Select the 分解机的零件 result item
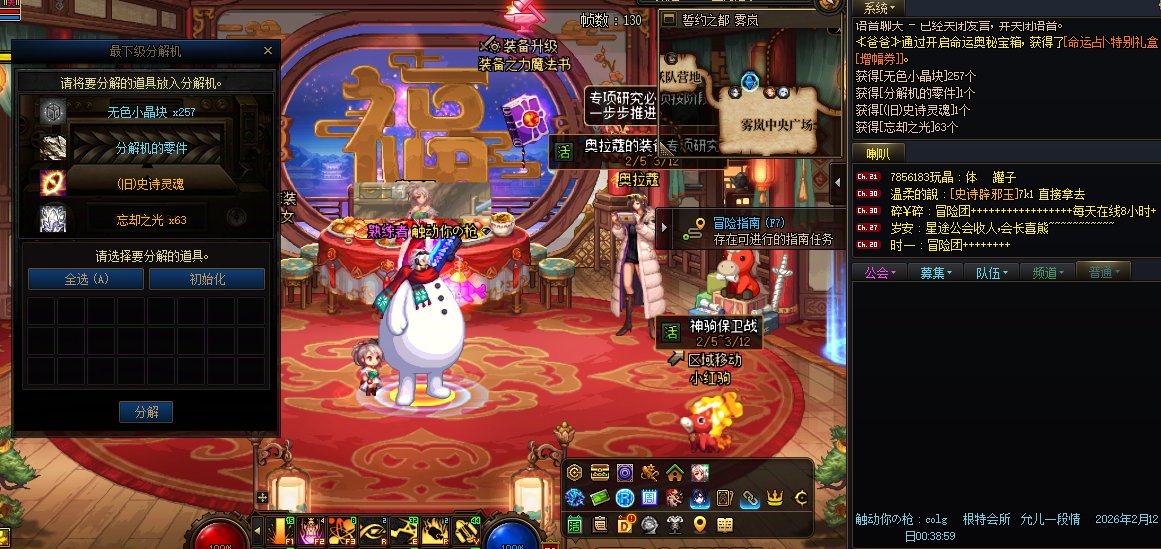 point(151,148)
